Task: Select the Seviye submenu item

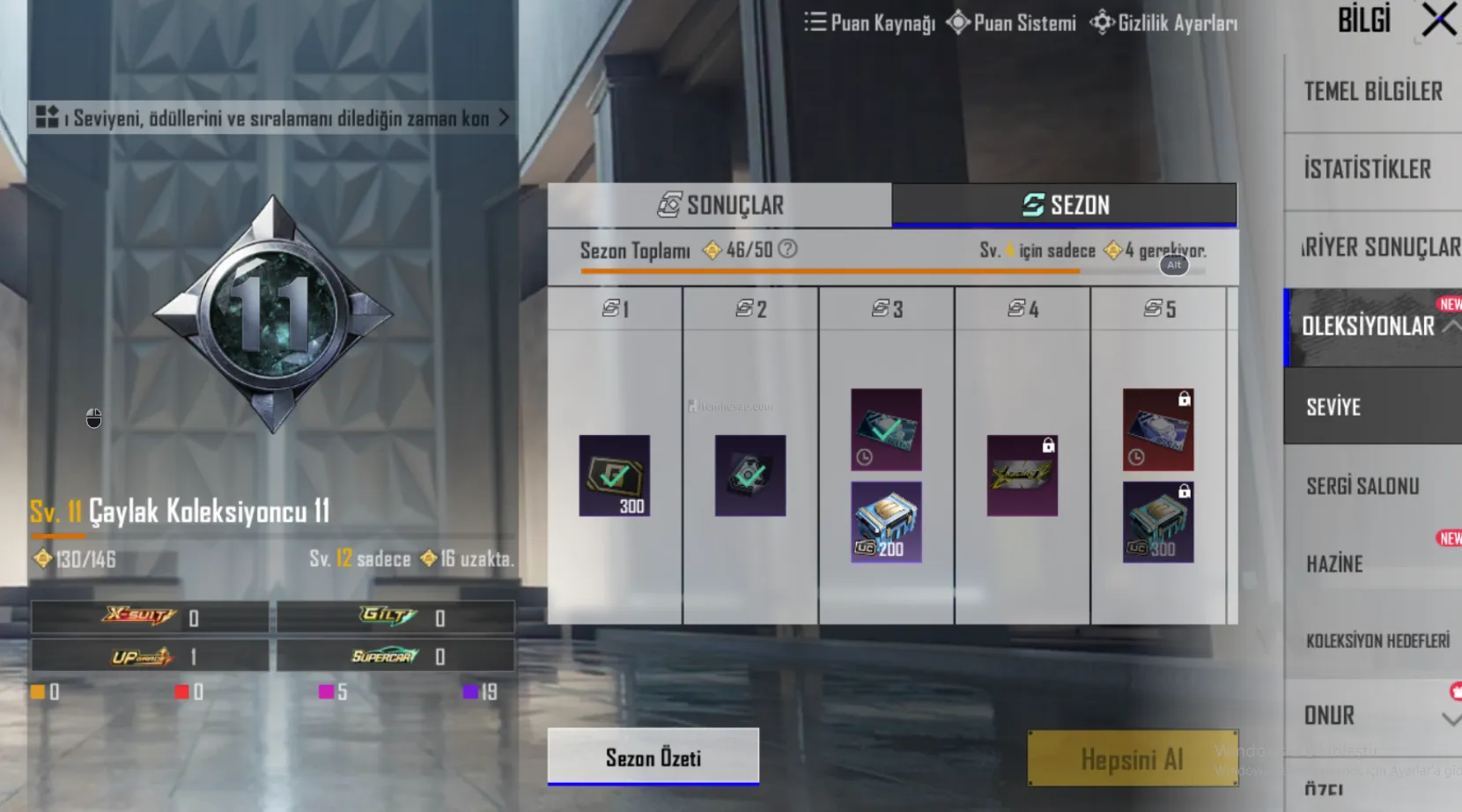Action: pos(1333,407)
